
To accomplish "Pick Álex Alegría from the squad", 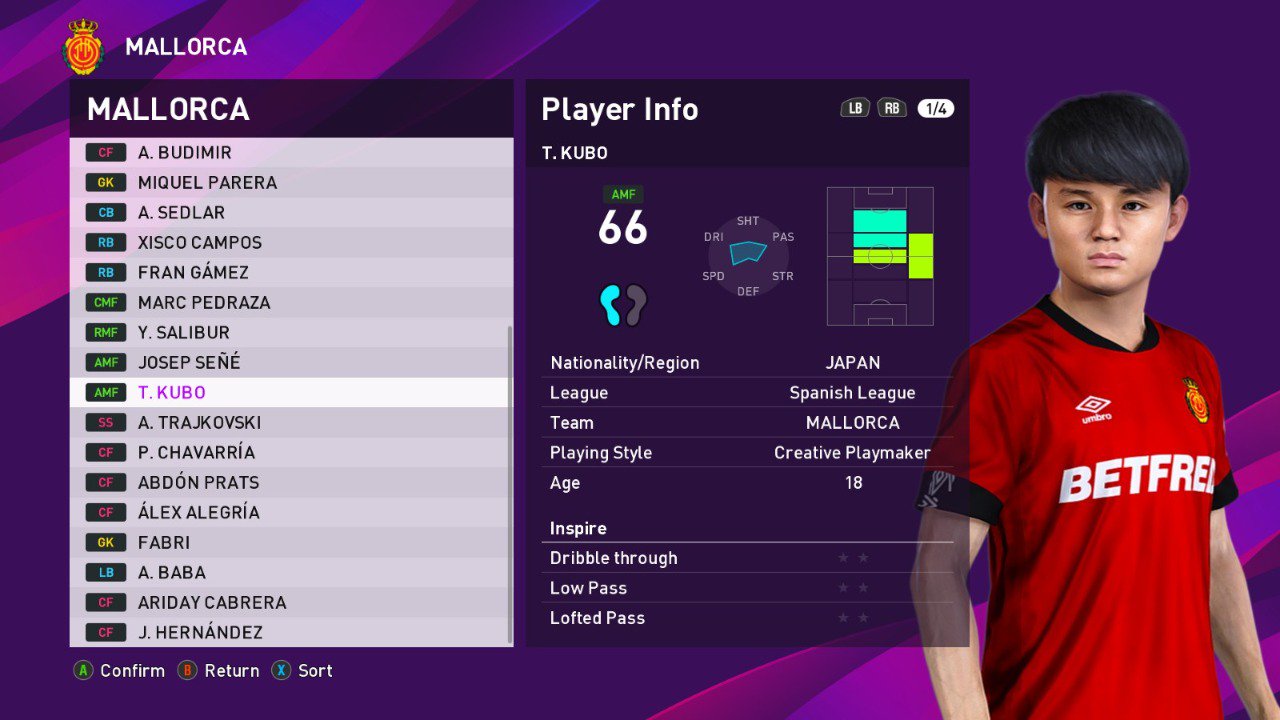I will [290, 513].
